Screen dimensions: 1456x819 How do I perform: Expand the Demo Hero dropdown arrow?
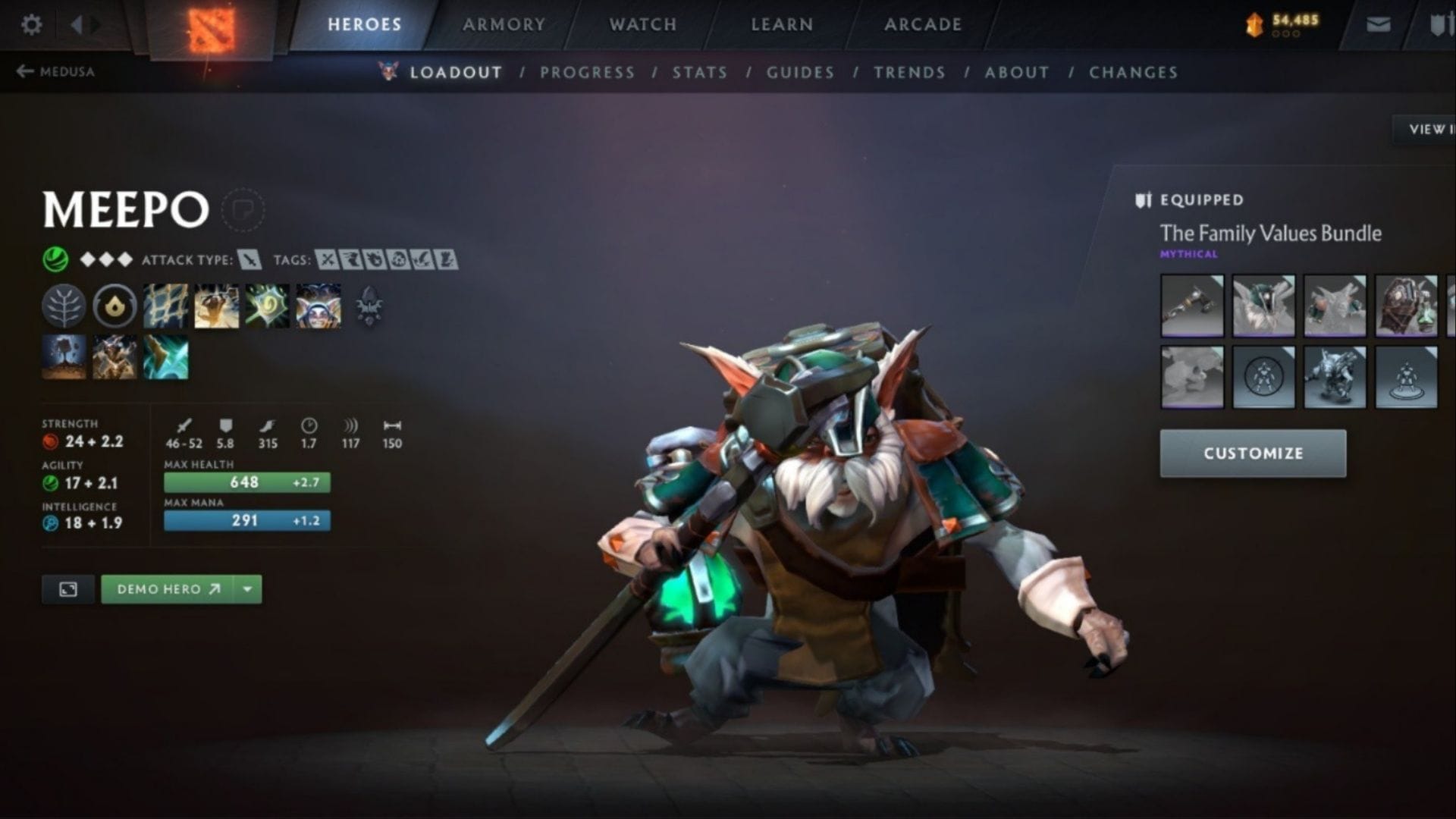pos(248,589)
